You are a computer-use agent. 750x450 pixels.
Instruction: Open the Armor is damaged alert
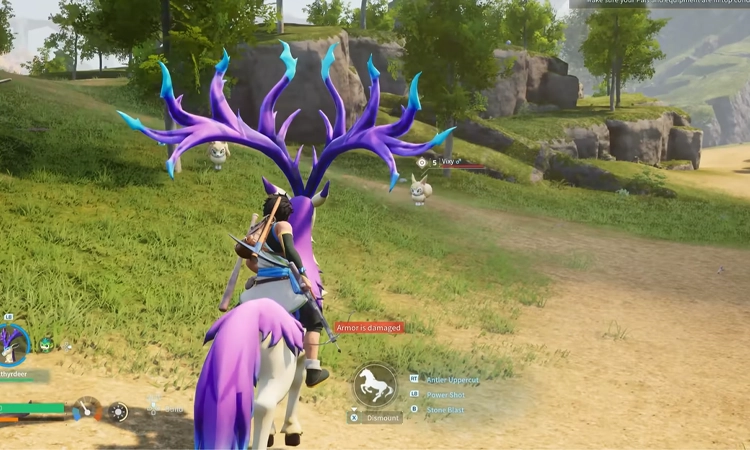[x=369, y=328]
